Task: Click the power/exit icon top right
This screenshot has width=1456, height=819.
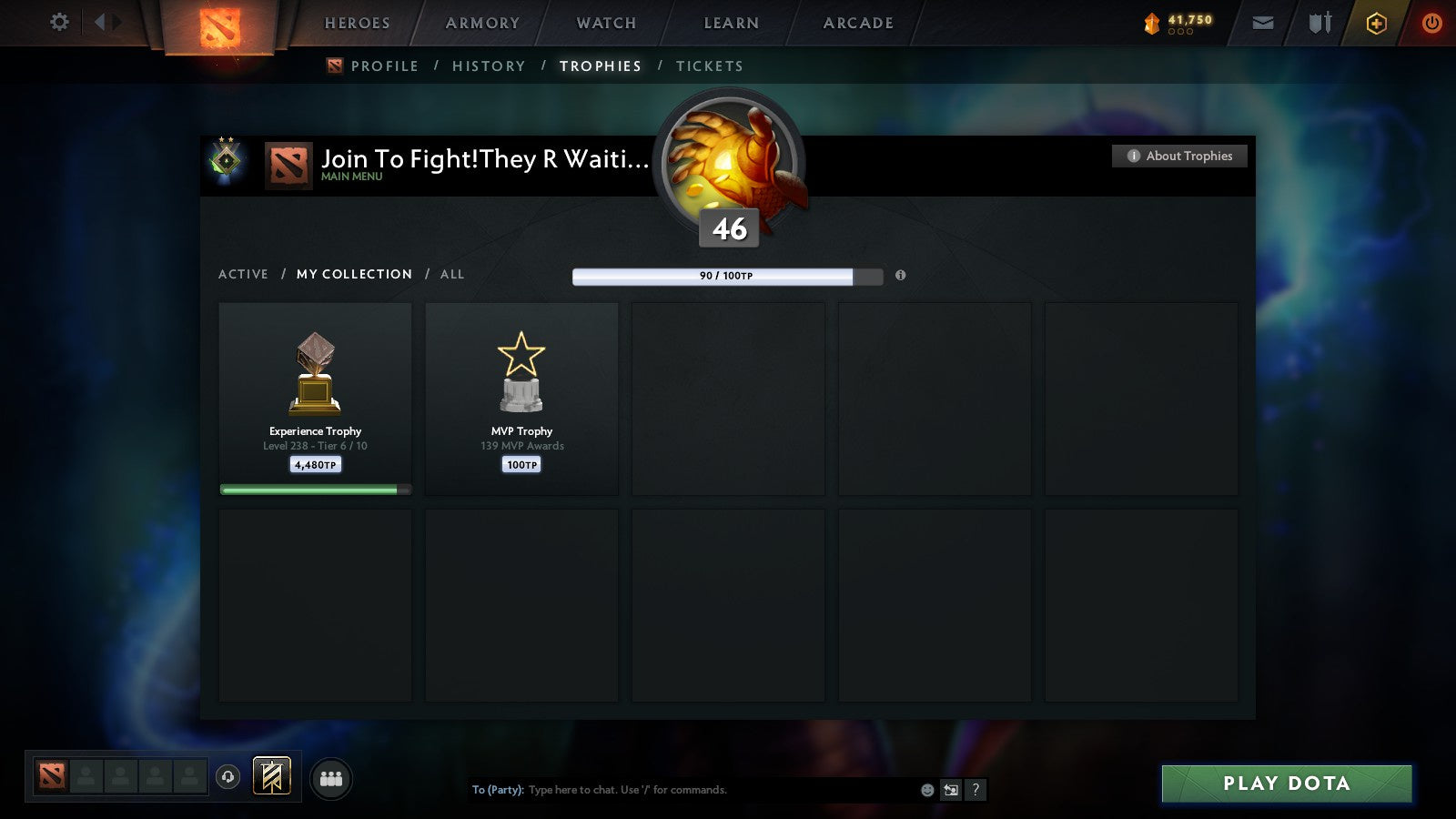Action: point(1431,22)
